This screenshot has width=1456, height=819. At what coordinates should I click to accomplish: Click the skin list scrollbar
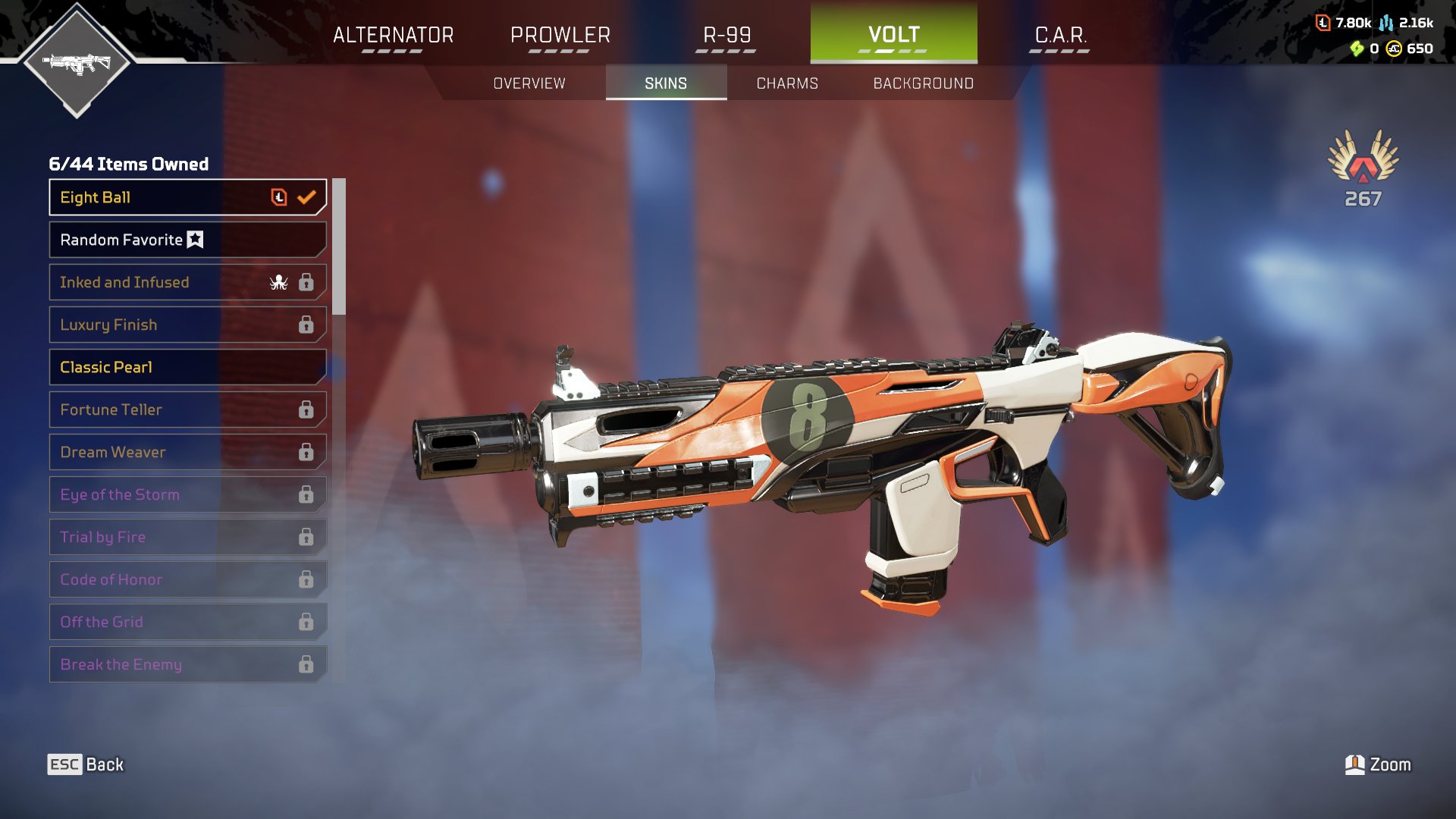click(x=339, y=246)
